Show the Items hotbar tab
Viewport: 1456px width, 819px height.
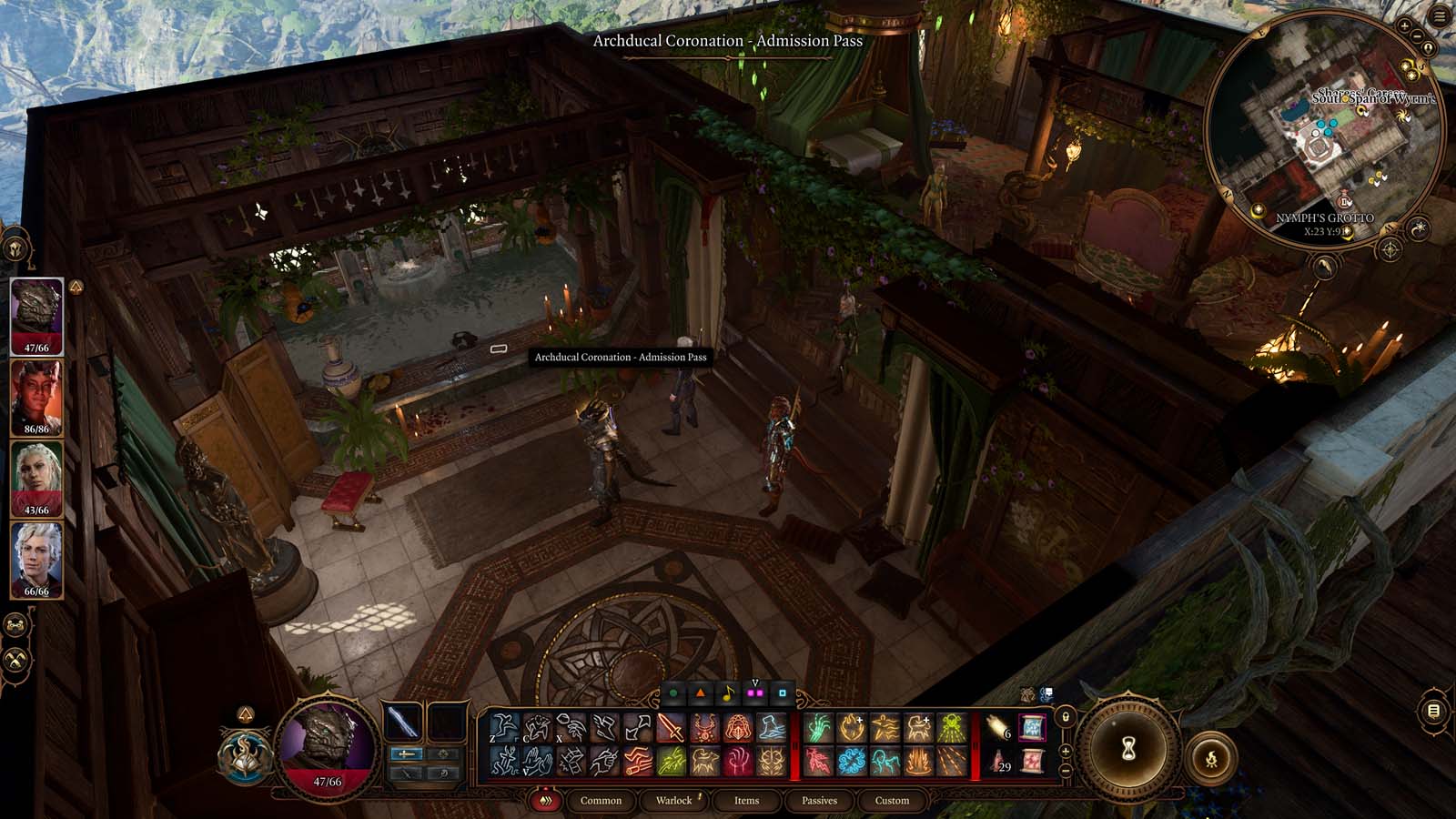point(746,801)
